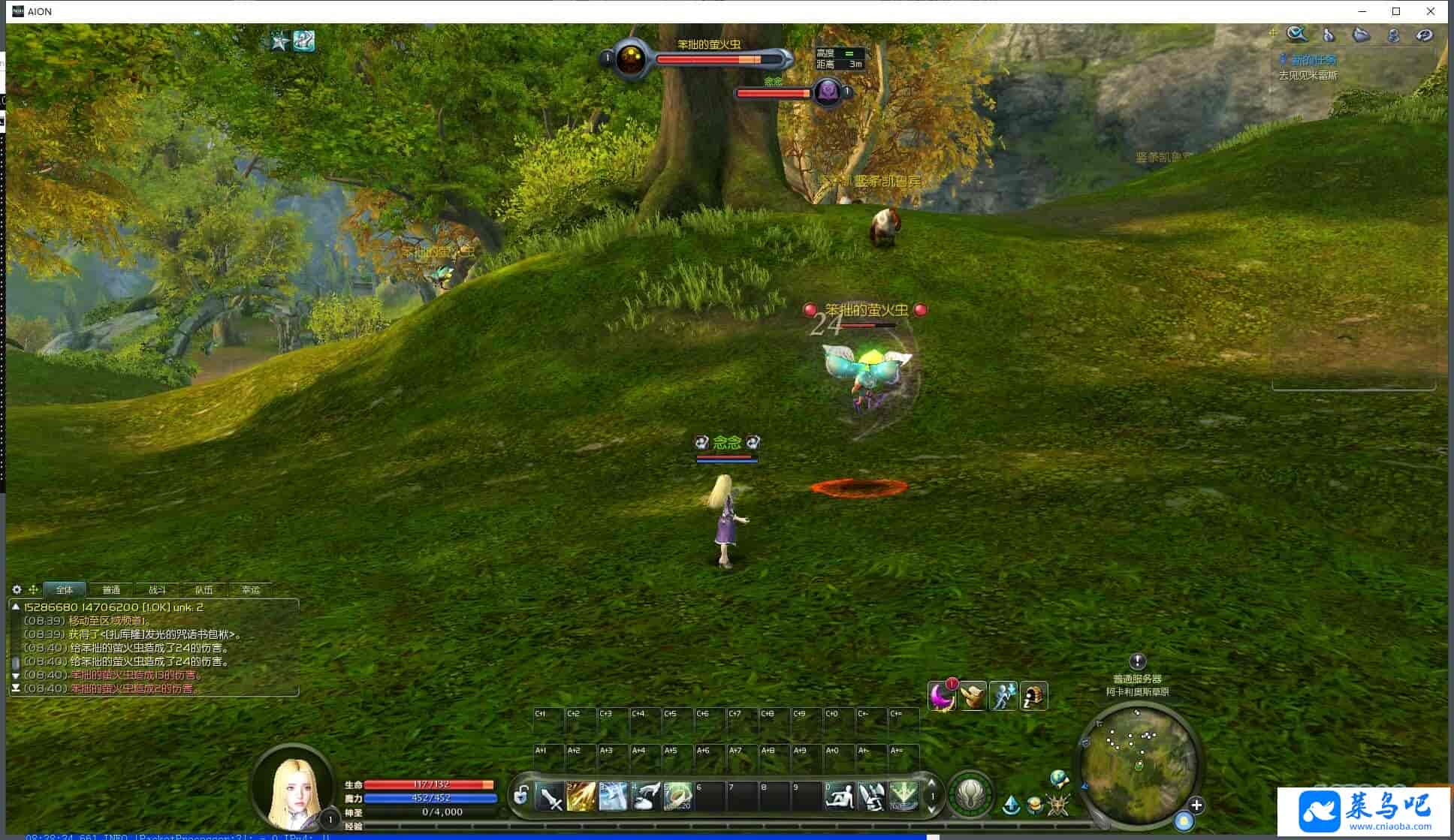Image resolution: width=1454 pixels, height=840 pixels.
Task: Click the blonde character portrait
Action: 294,787
